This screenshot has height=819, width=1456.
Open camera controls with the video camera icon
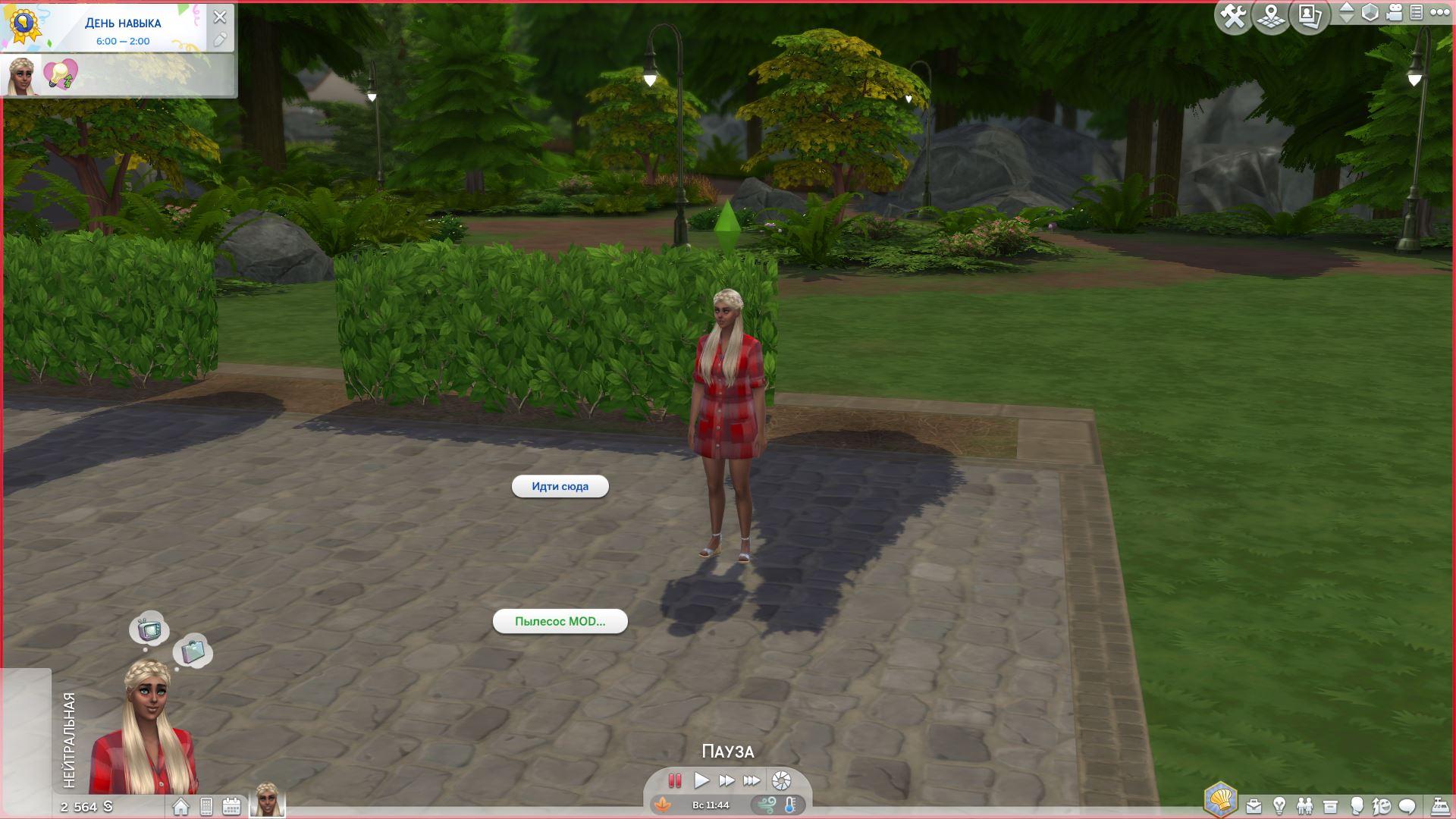pyautogui.click(x=1395, y=13)
